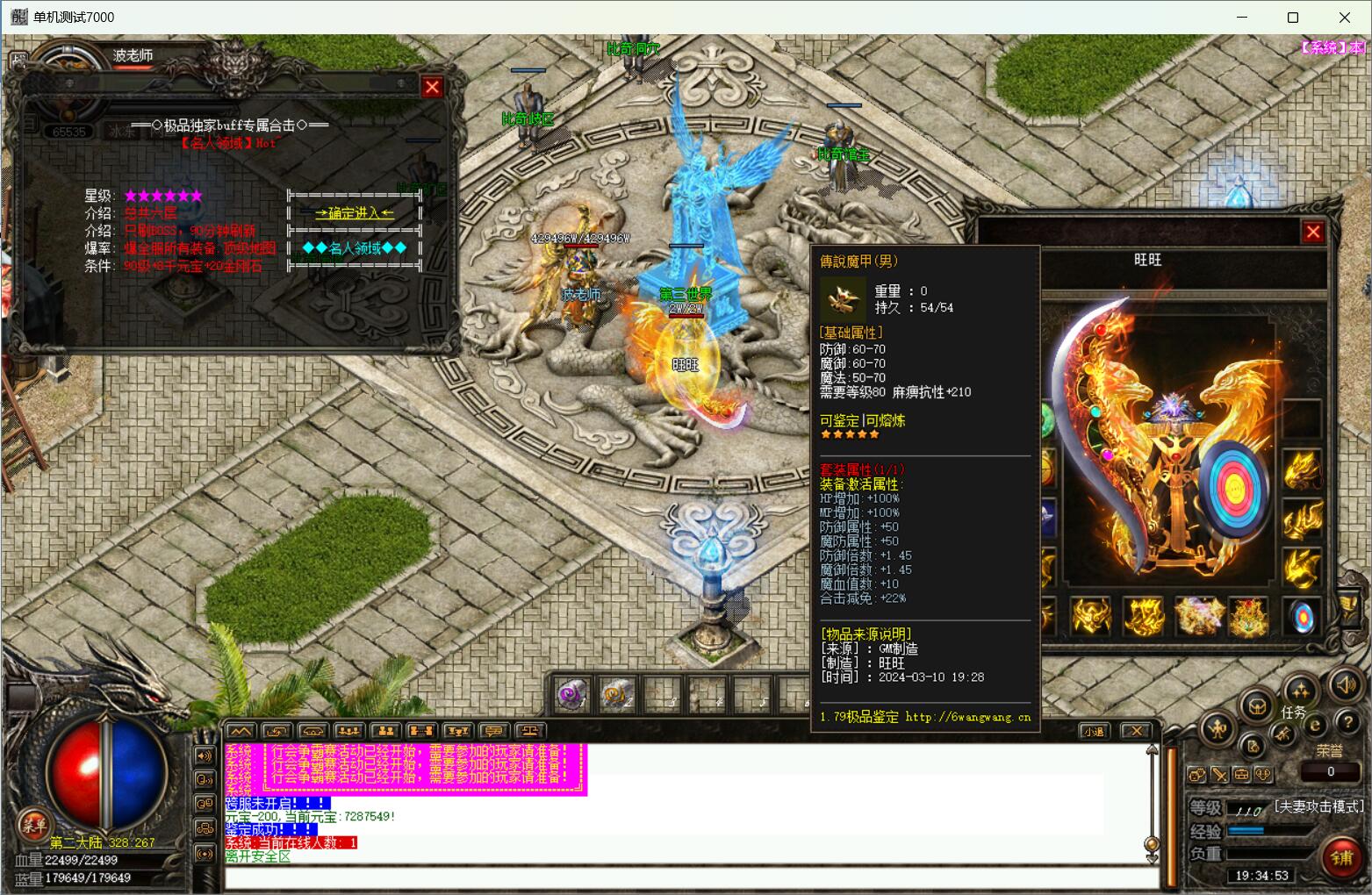Close the chat panel with X button
The width and height of the screenshot is (1372, 895).
point(1136,731)
